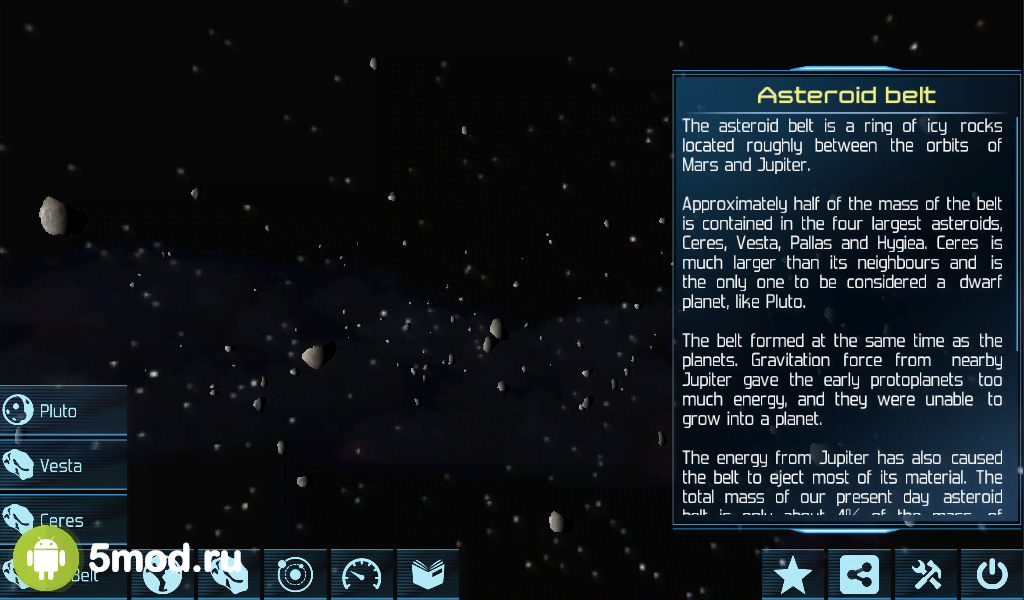Open the planets globe category

[x=162, y=575]
